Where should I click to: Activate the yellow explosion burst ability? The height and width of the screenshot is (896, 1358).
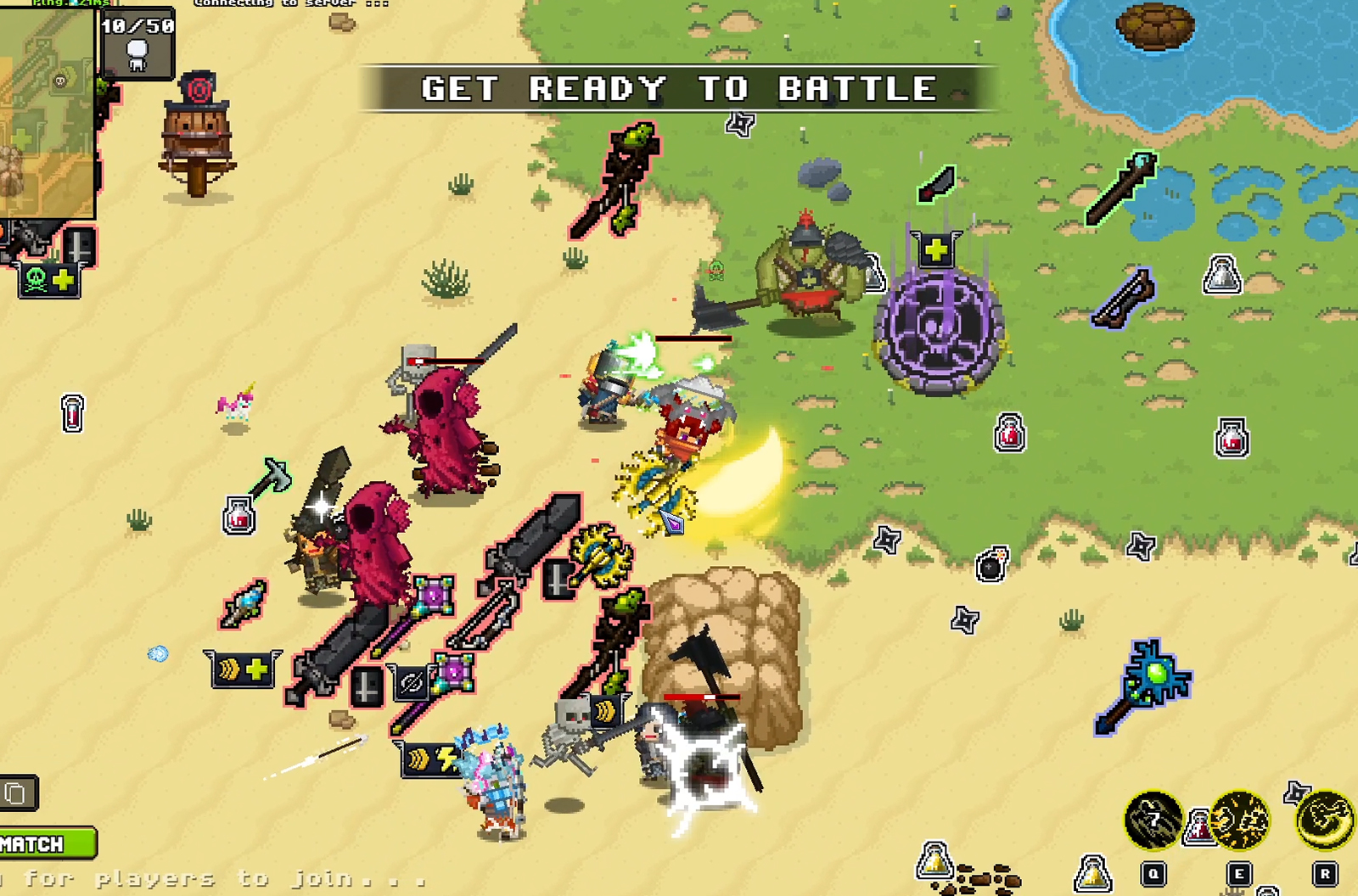click(1239, 820)
